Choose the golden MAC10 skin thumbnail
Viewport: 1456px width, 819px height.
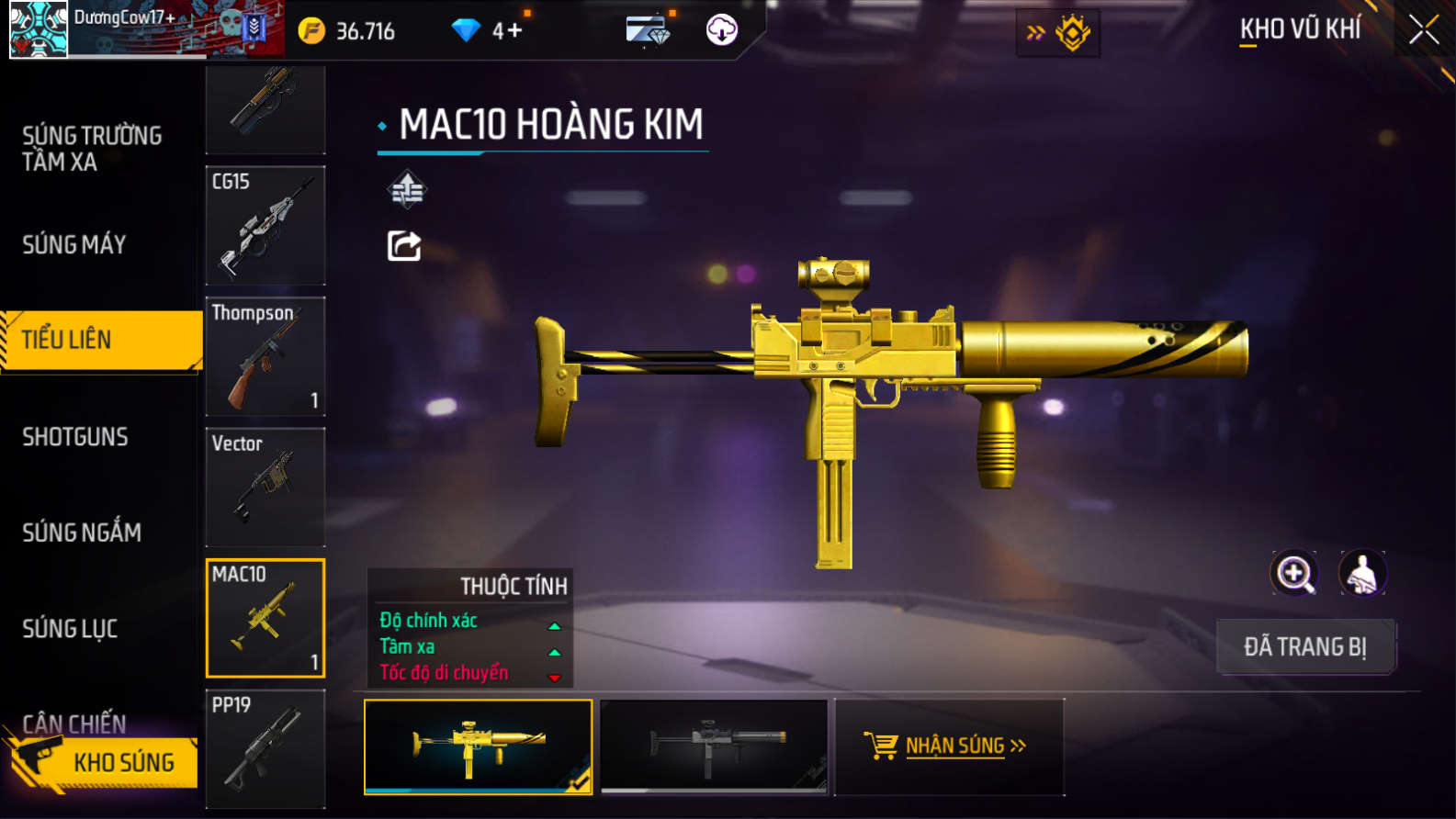[478, 746]
